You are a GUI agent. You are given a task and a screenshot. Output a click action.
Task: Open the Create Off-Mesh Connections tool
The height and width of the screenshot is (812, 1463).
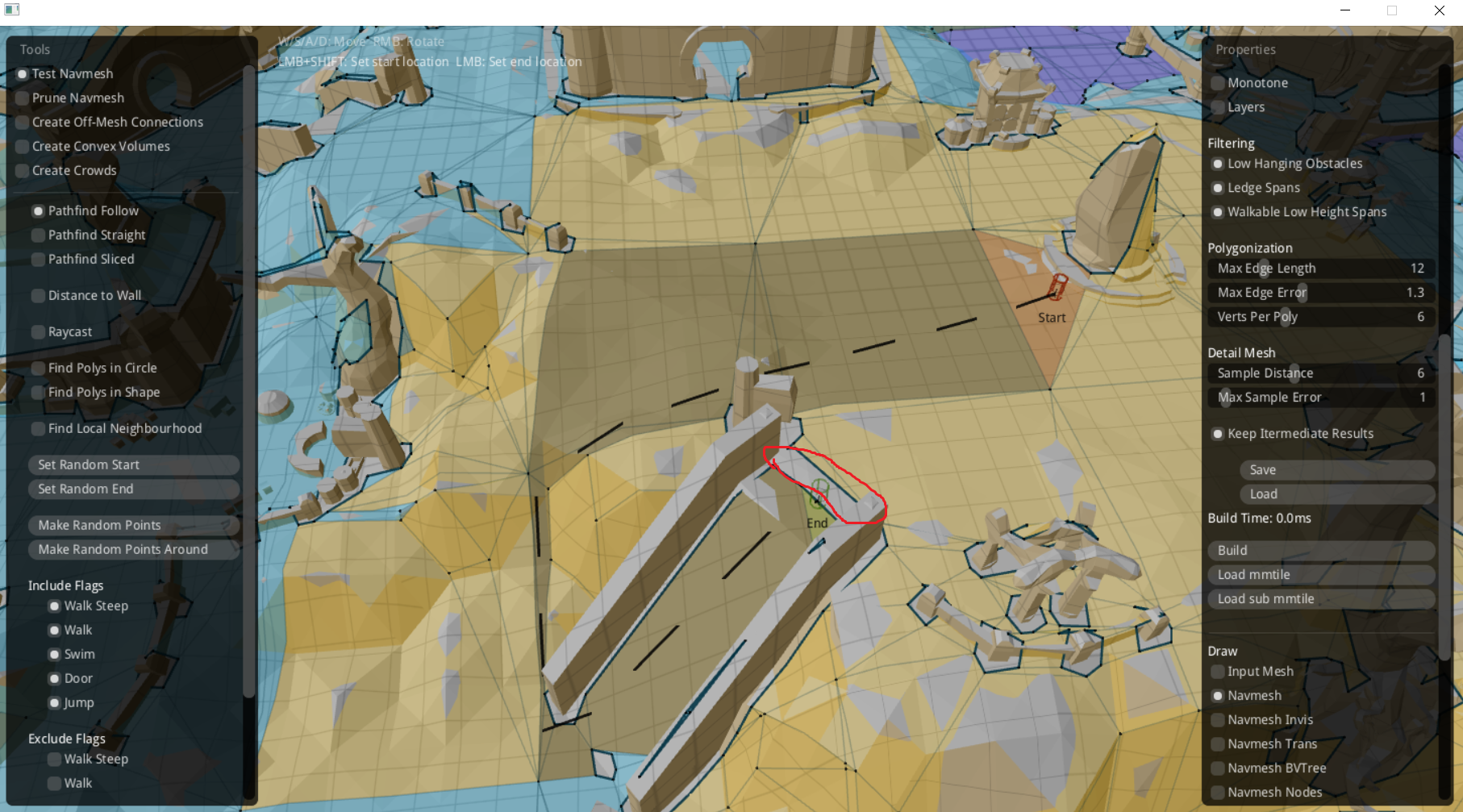coord(23,122)
